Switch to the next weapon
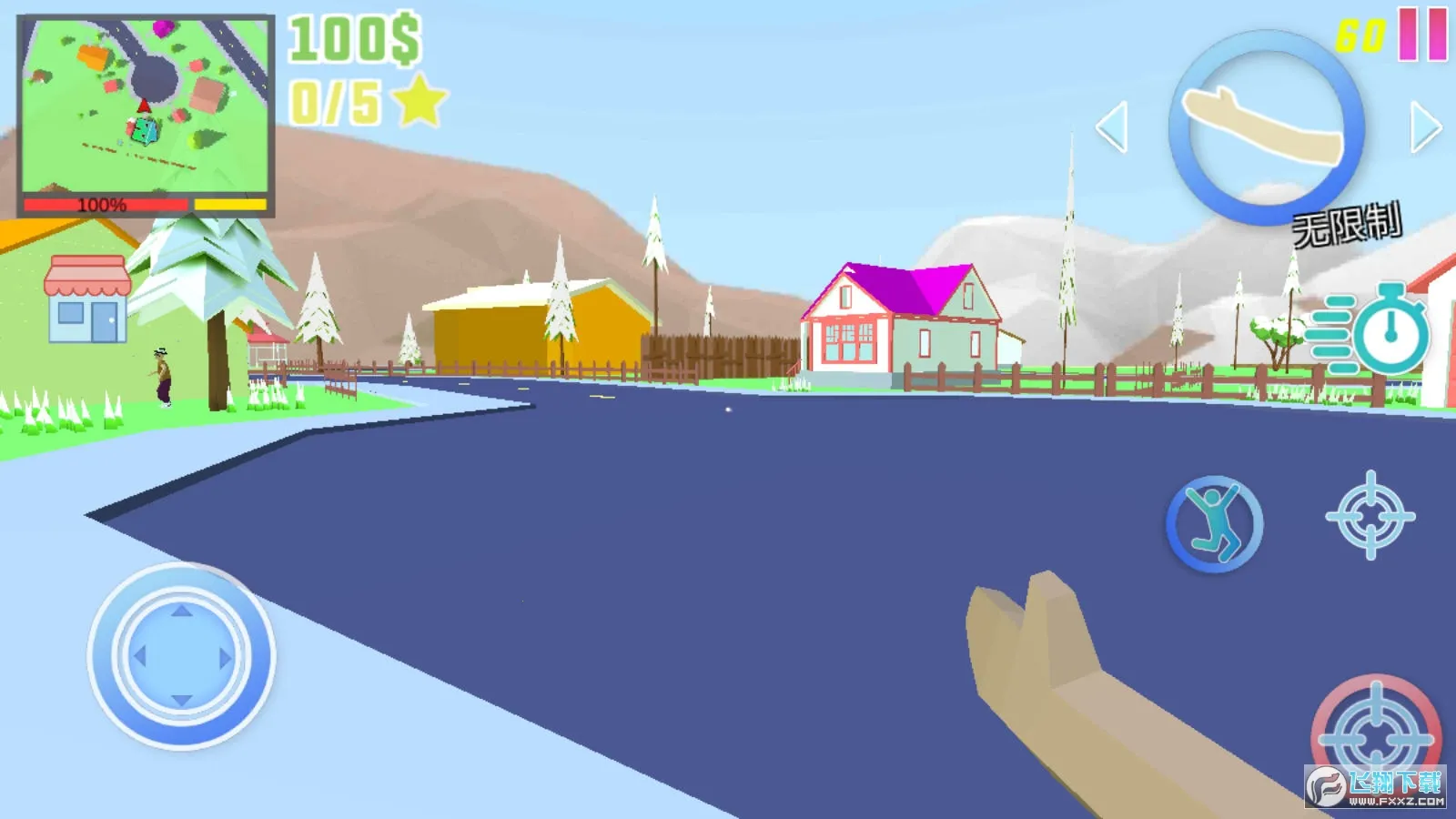This screenshot has height=819, width=1456. [x=1425, y=126]
